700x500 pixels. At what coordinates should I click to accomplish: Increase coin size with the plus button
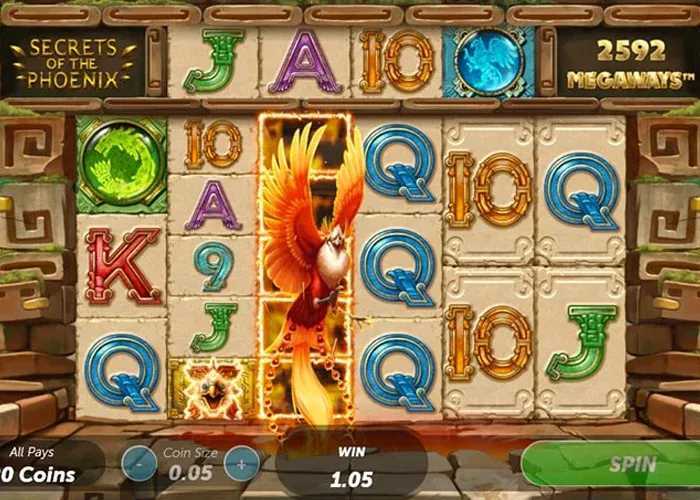[241, 463]
